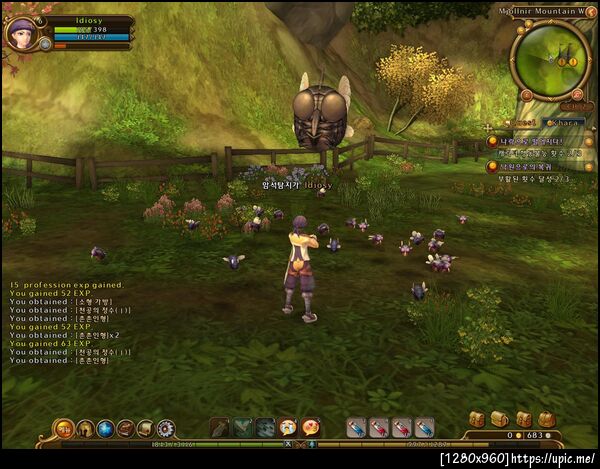This screenshot has height=469, width=600.
Task: Open the first backpack bag slot
Action: (x=476, y=420)
